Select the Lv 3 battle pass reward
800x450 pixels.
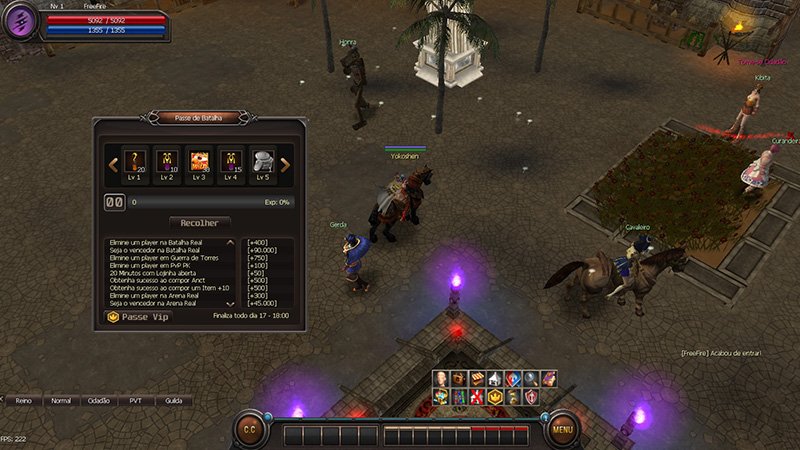(x=199, y=163)
